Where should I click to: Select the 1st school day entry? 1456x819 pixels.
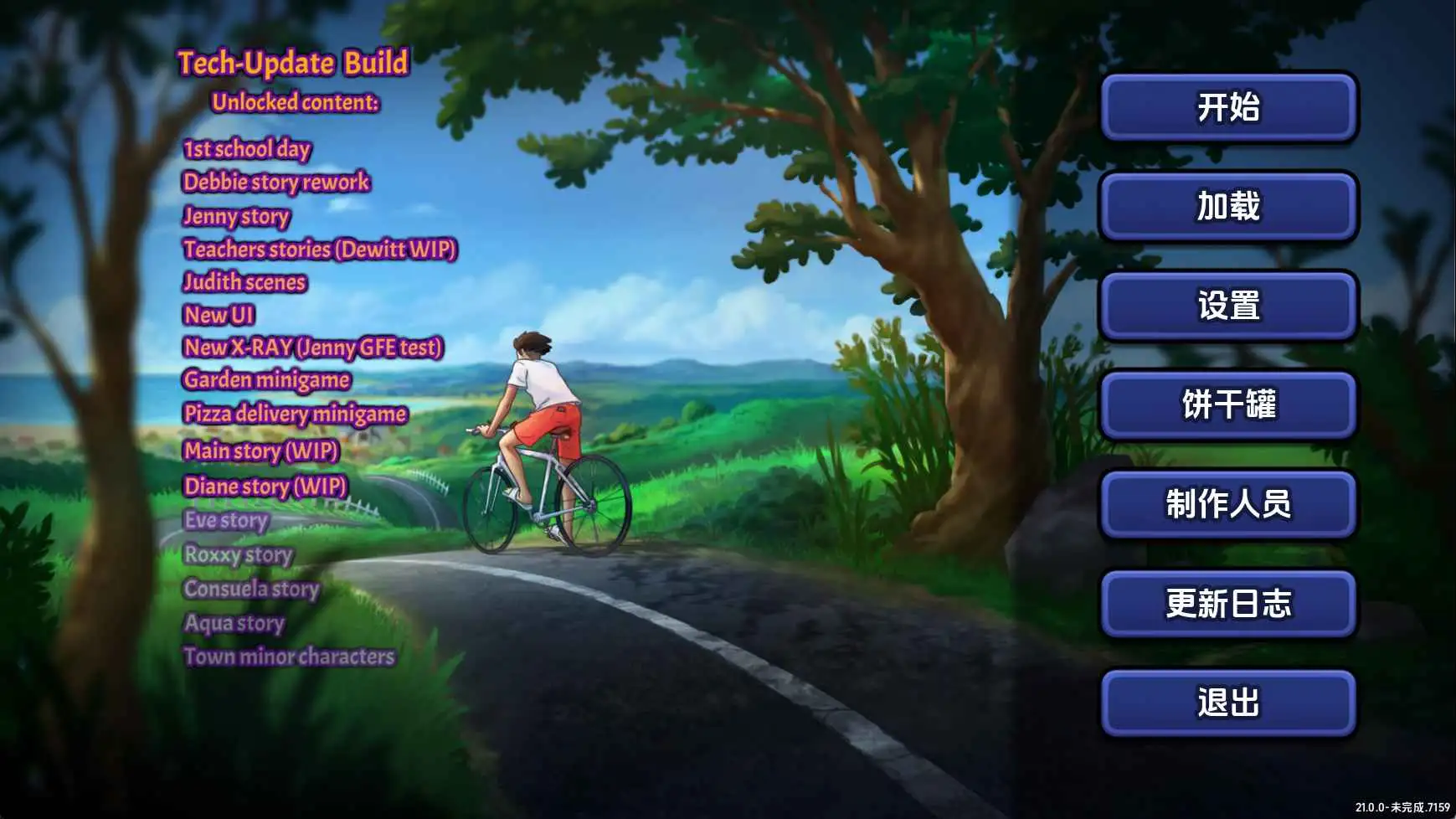(246, 149)
